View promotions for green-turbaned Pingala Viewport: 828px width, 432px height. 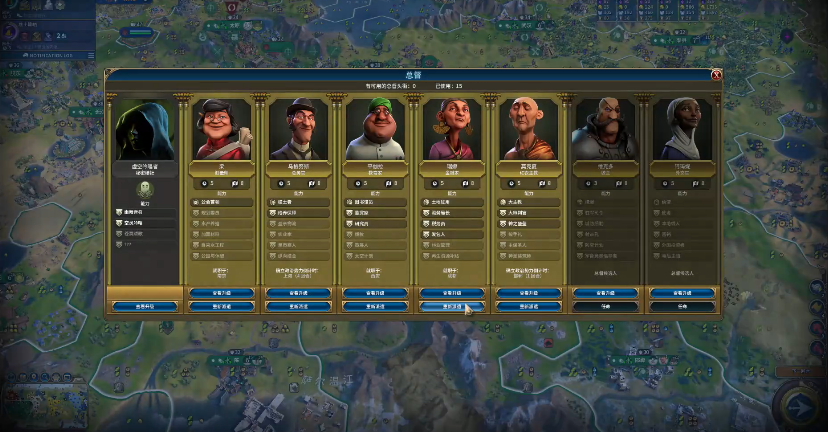(374, 293)
